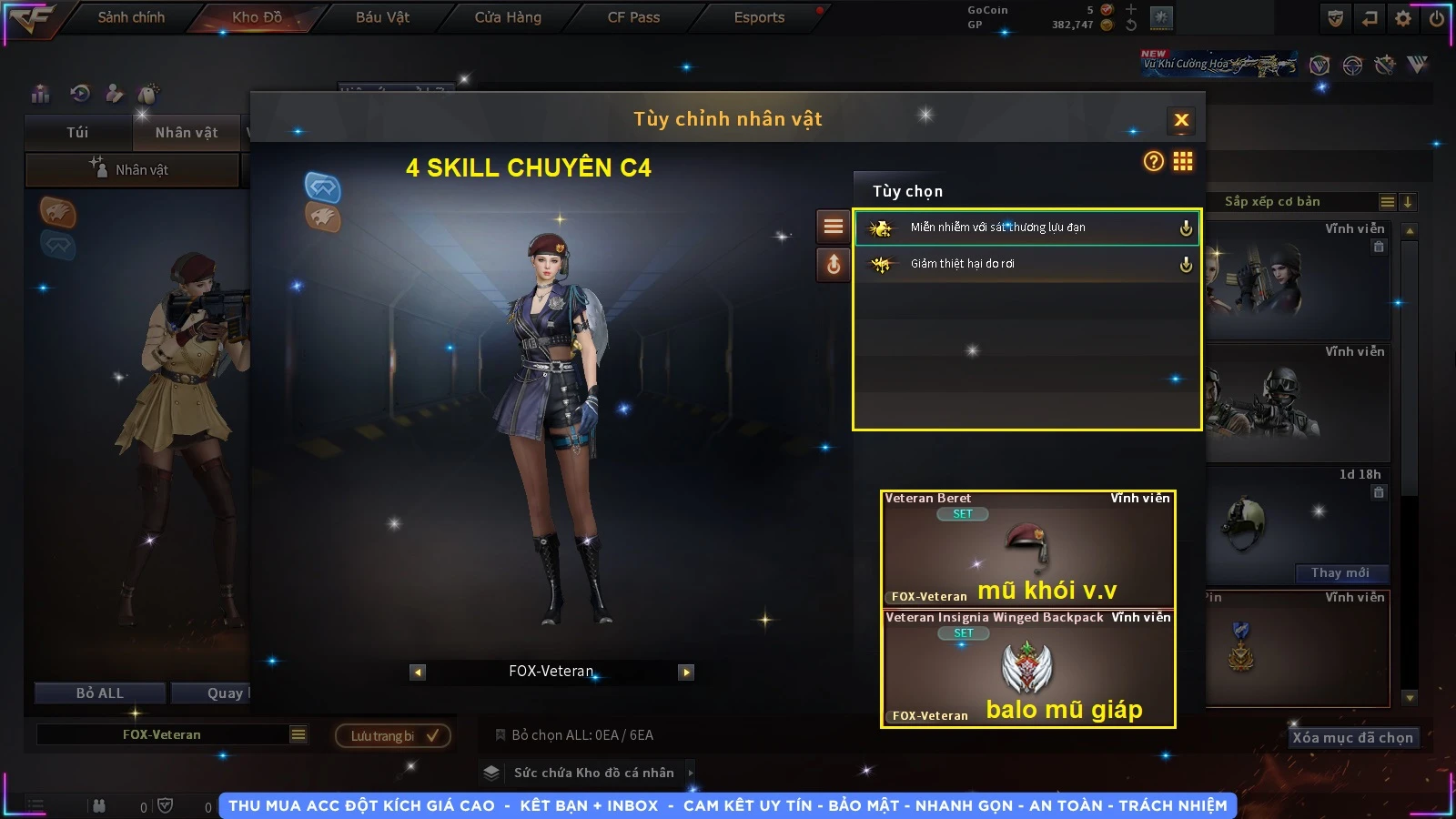Show the next character with right arrow

686,672
